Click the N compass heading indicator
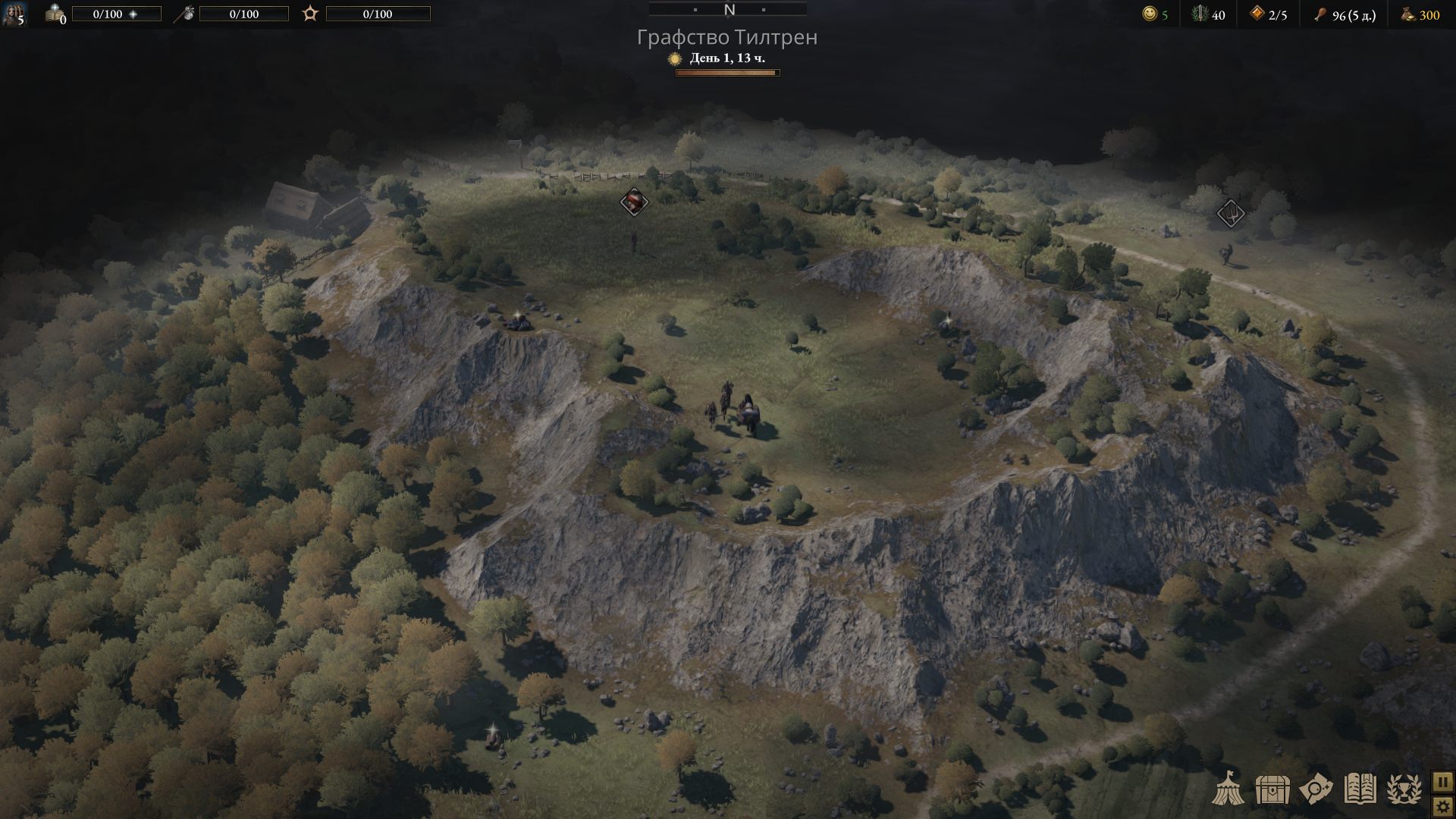The image size is (1456, 819). tap(730, 11)
